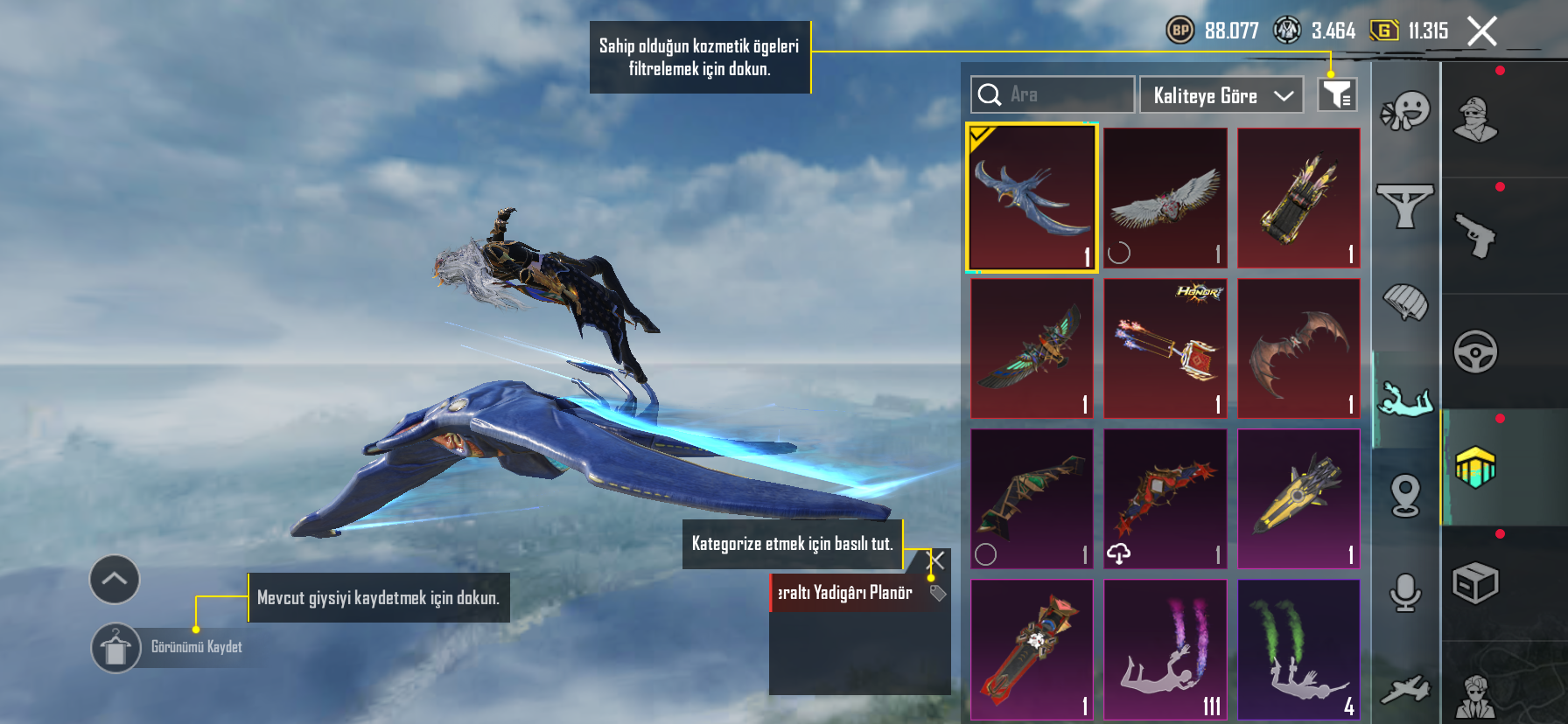Open the Kaliteye Göre sort dropdown
This screenshot has width=1568, height=724.
point(1221,95)
